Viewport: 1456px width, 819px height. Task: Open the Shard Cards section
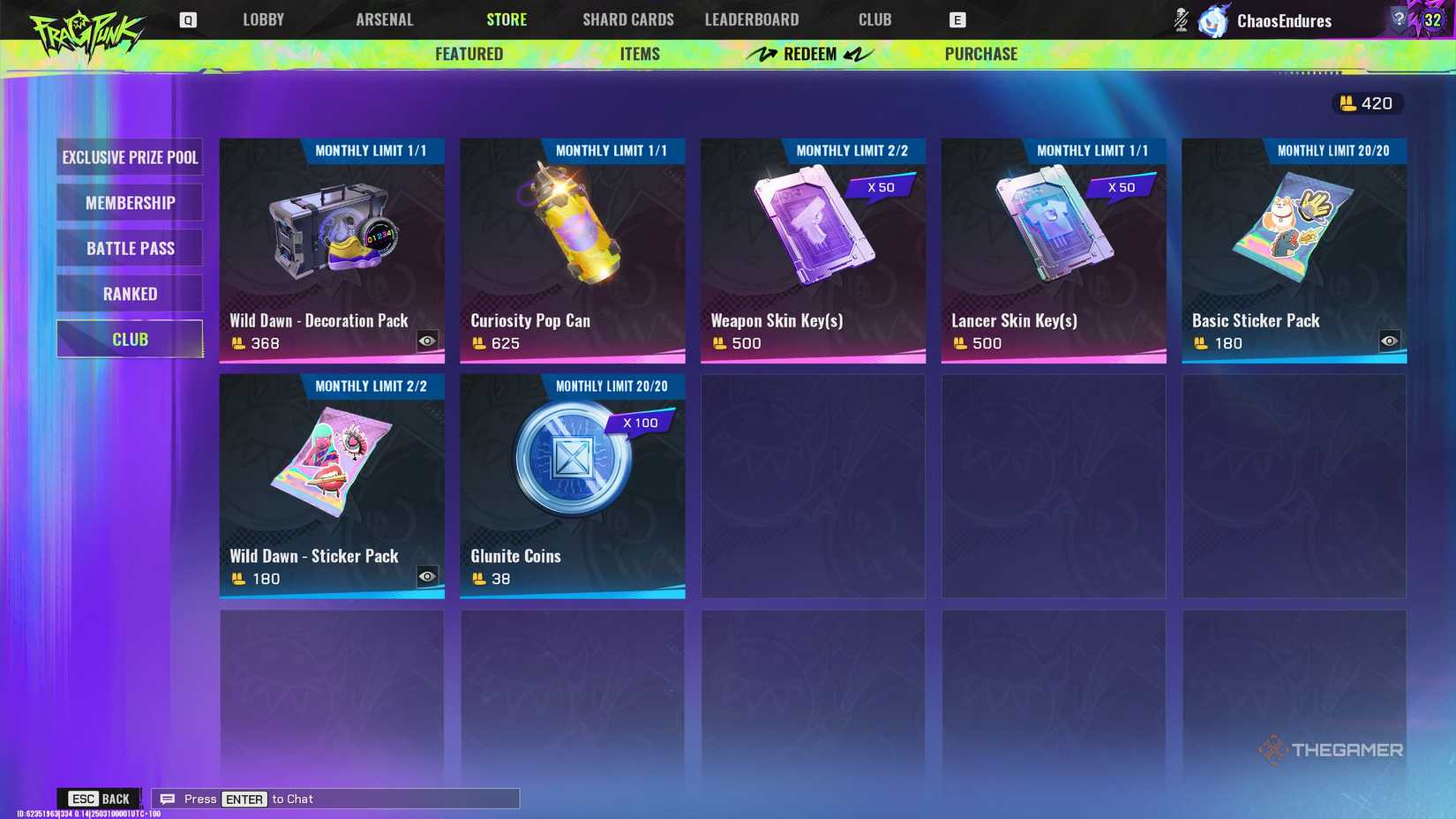(627, 19)
